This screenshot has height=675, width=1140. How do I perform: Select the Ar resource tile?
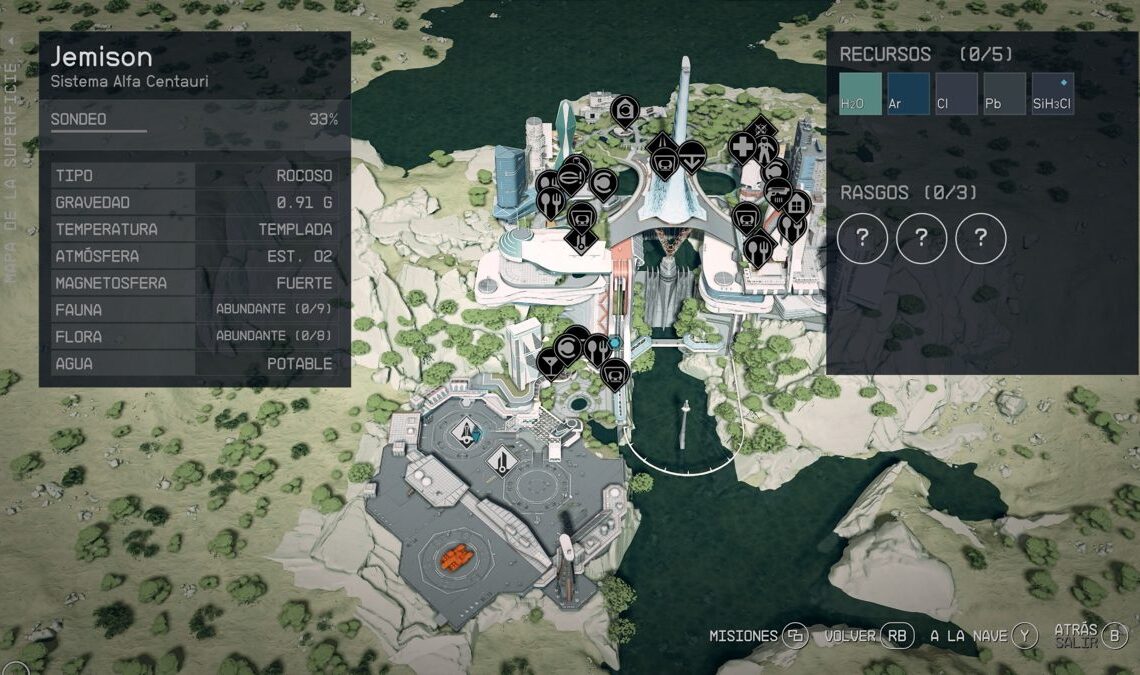908,94
